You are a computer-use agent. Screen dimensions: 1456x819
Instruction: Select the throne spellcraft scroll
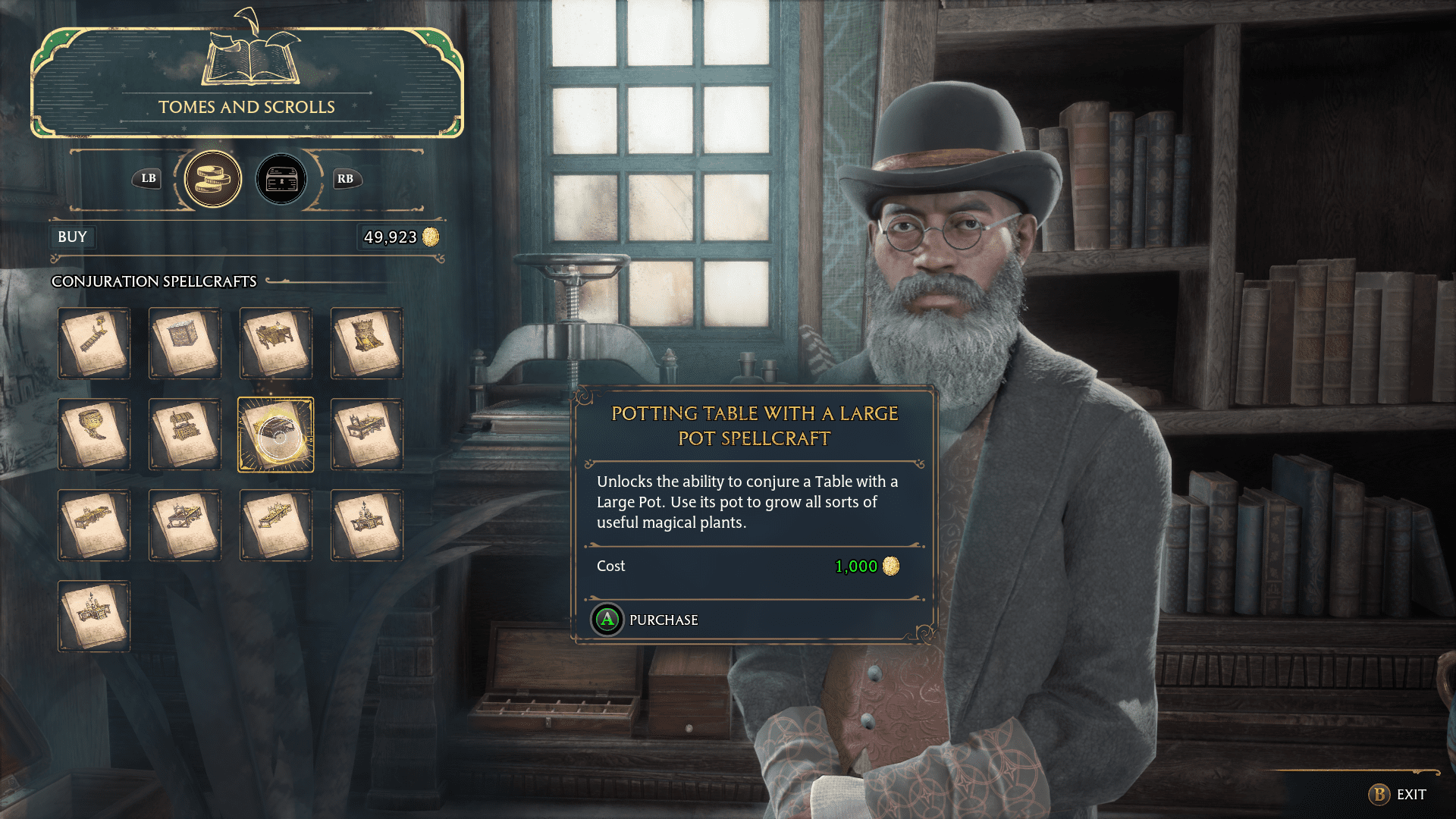click(x=367, y=343)
